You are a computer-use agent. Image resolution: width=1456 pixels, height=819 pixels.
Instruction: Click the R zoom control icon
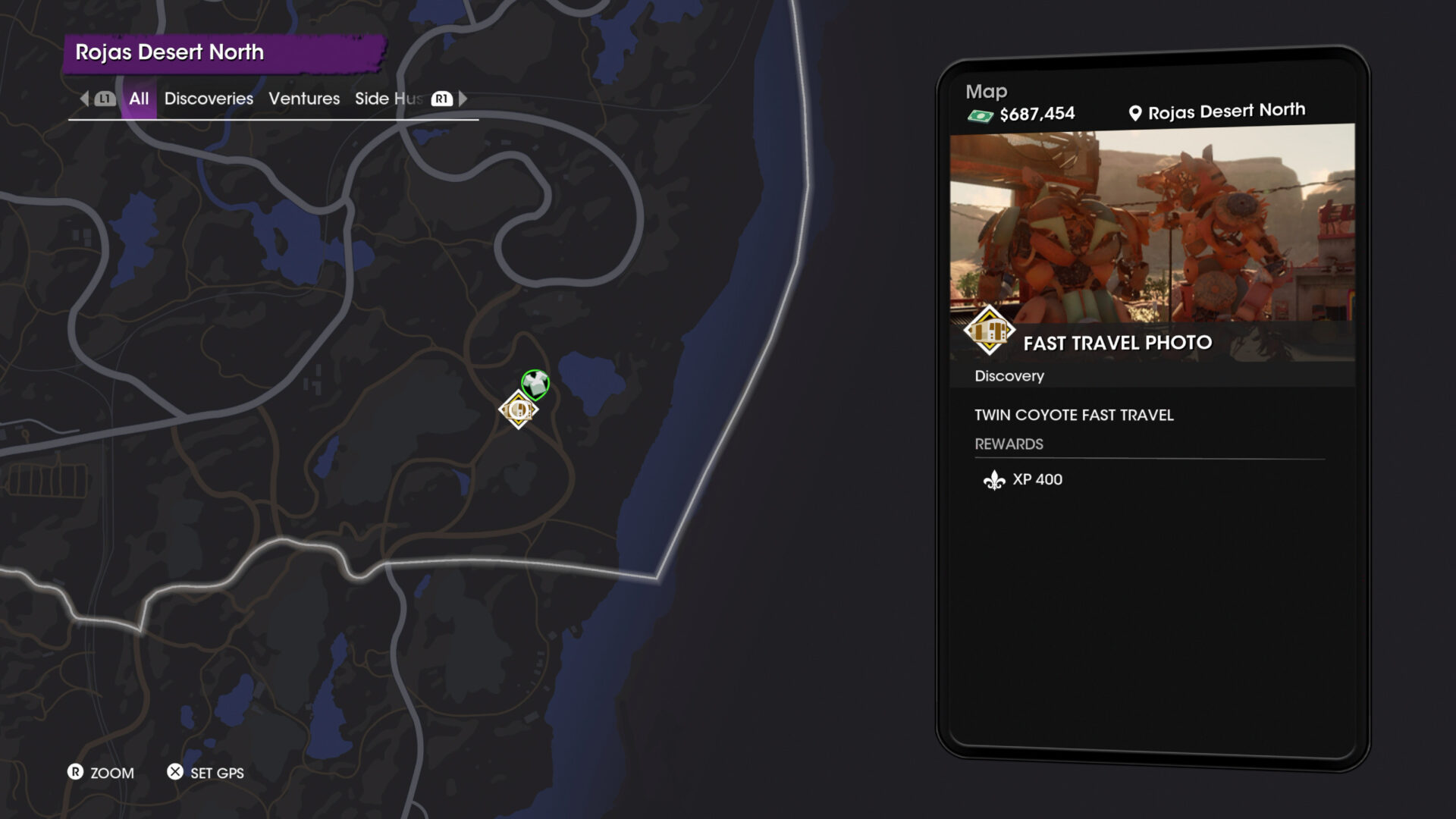point(76,773)
